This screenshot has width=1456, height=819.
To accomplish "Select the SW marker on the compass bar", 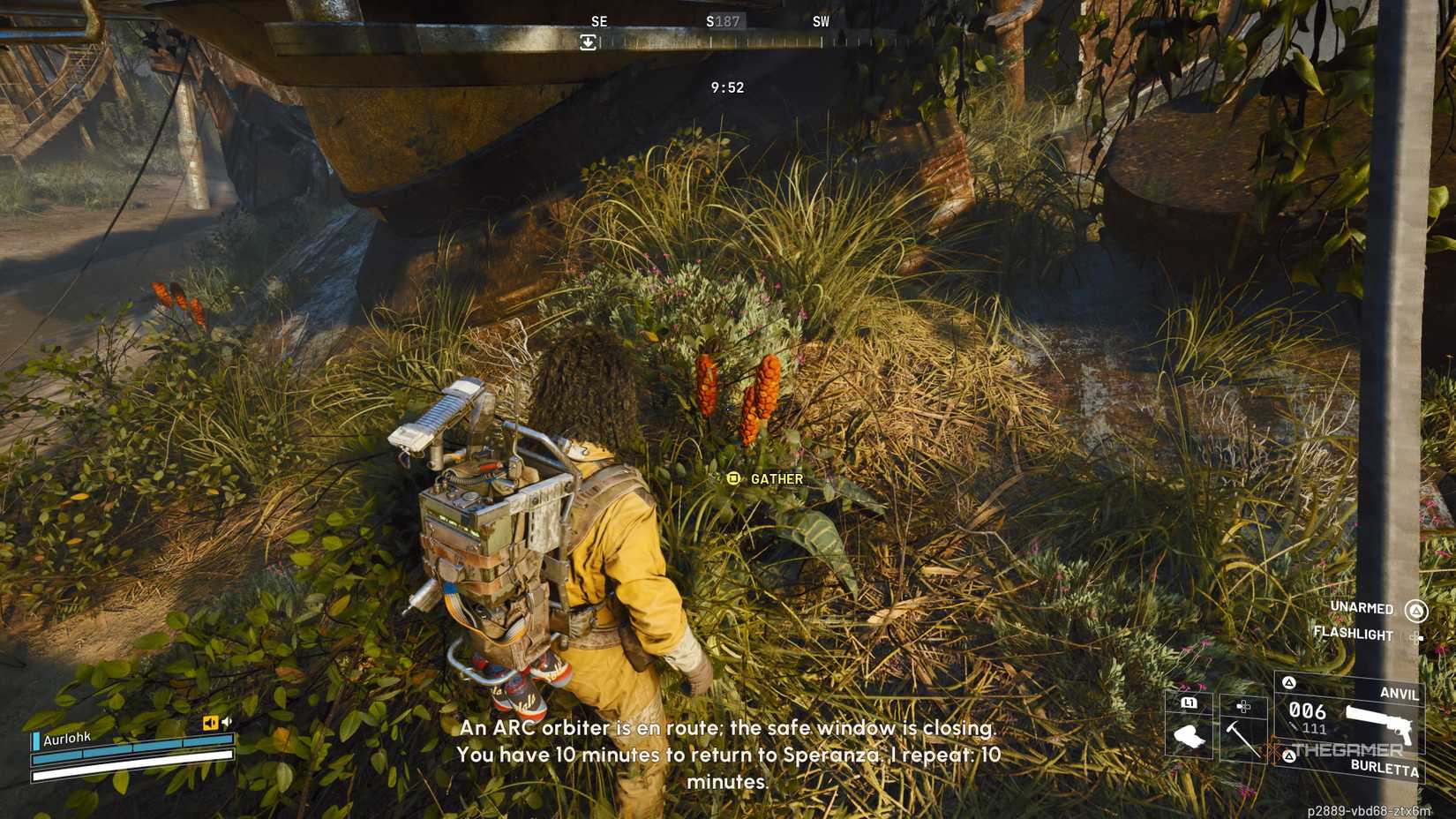I will pos(821,20).
